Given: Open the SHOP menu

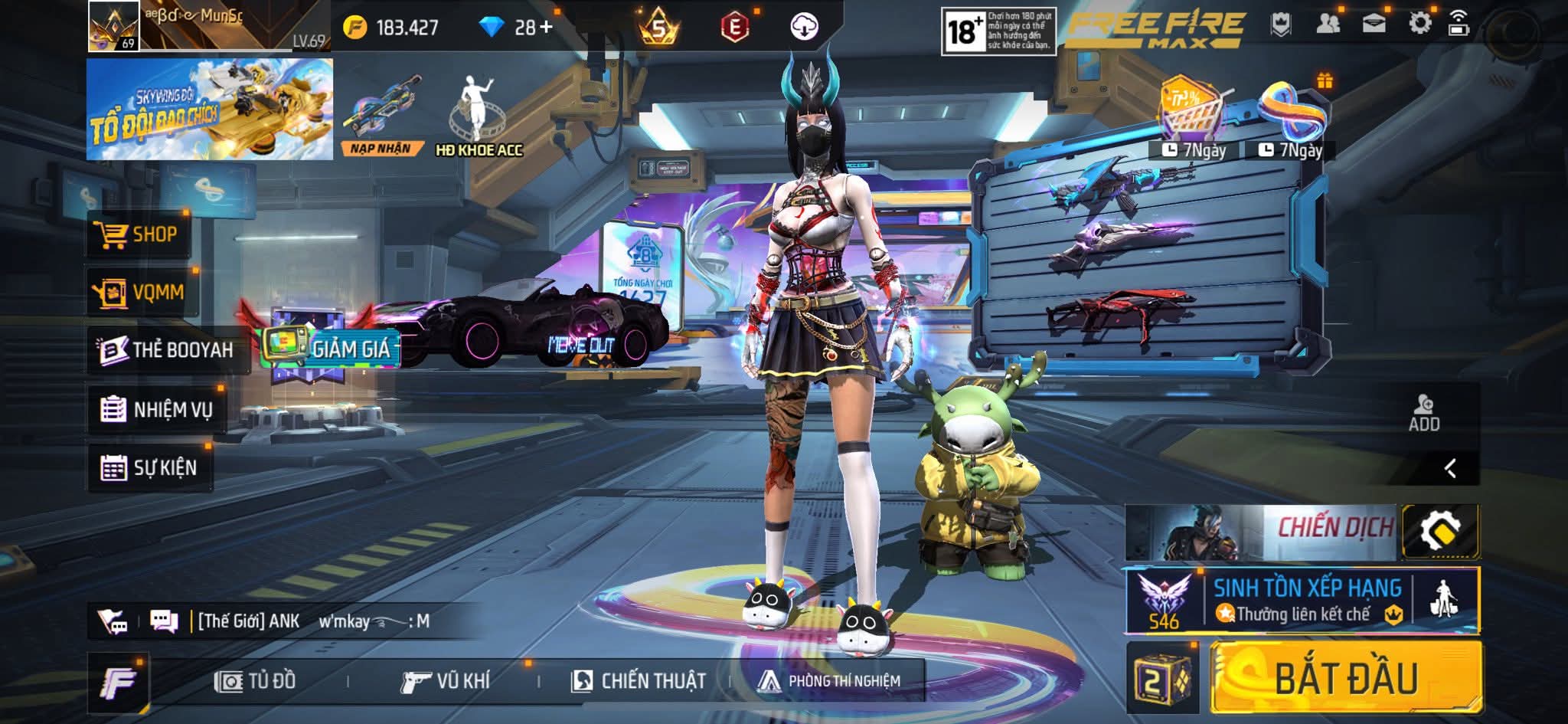Looking at the screenshot, I should pyautogui.click(x=139, y=234).
